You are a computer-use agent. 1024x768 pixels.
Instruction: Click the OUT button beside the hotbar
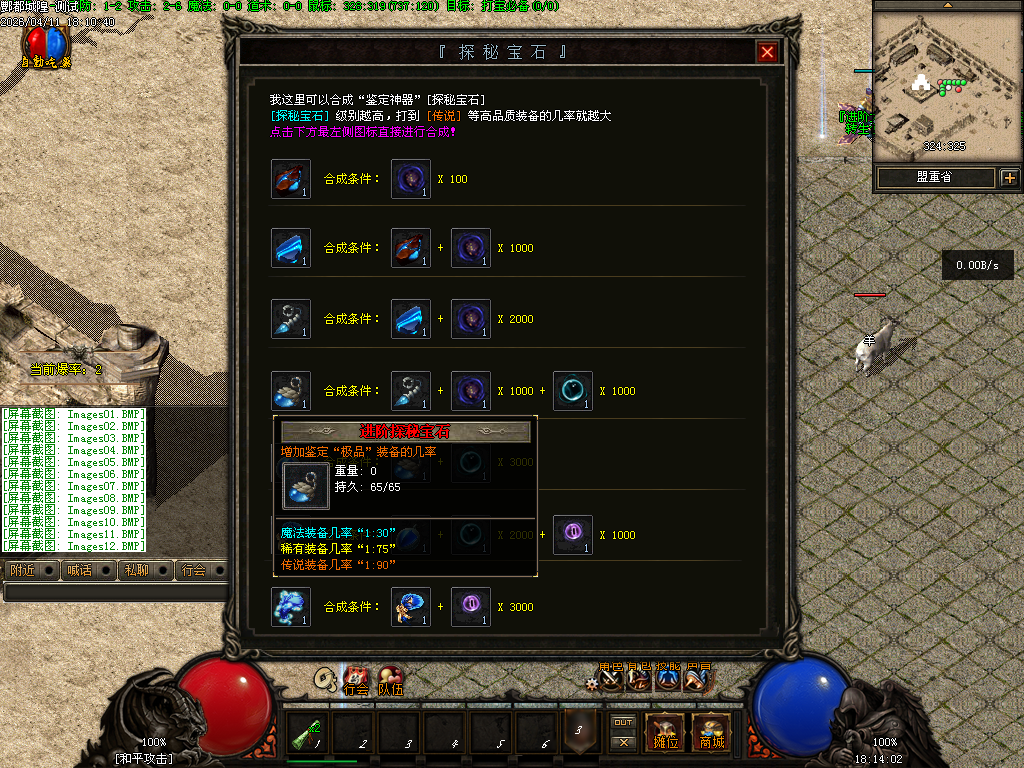(x=623, y=722)
